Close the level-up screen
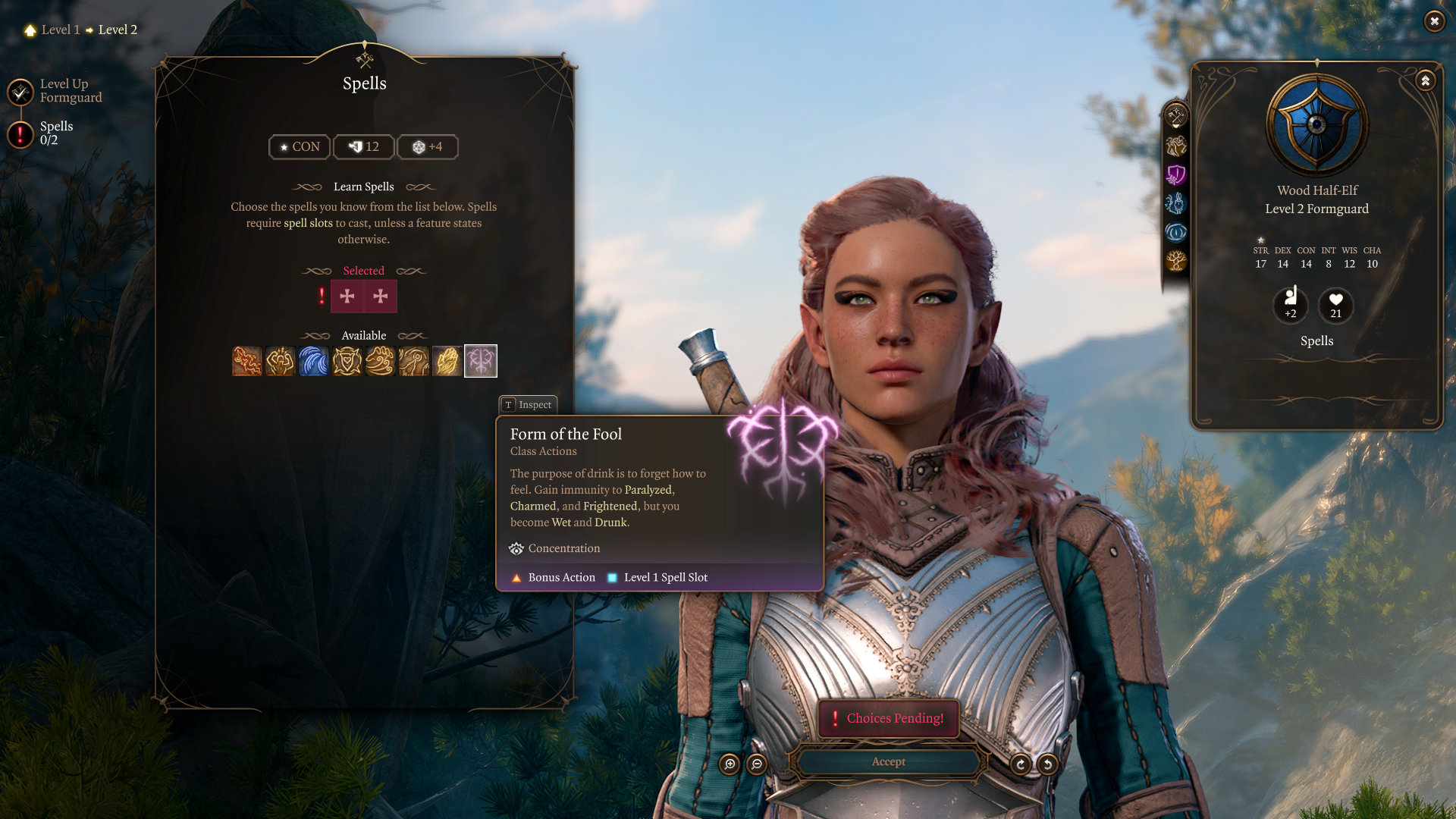The image size is (1456, 819). (x=1434, y=21)
